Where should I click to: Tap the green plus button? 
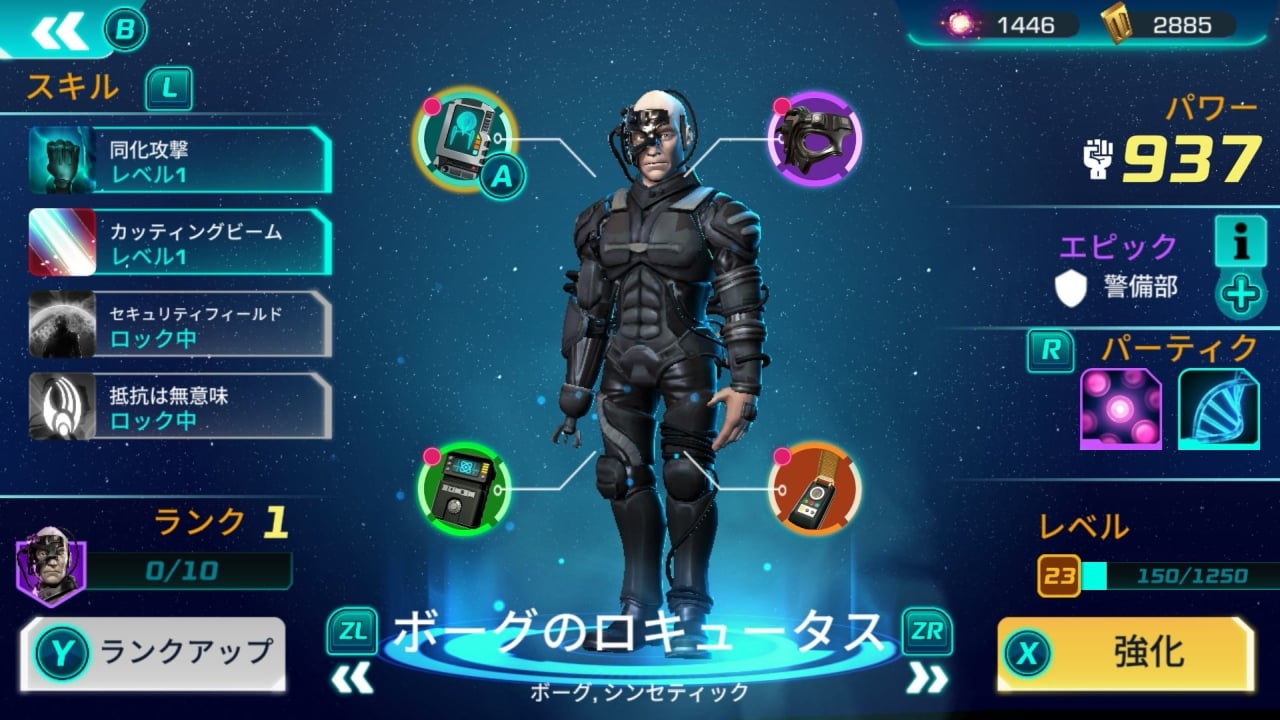click(x=1241, y=295)
